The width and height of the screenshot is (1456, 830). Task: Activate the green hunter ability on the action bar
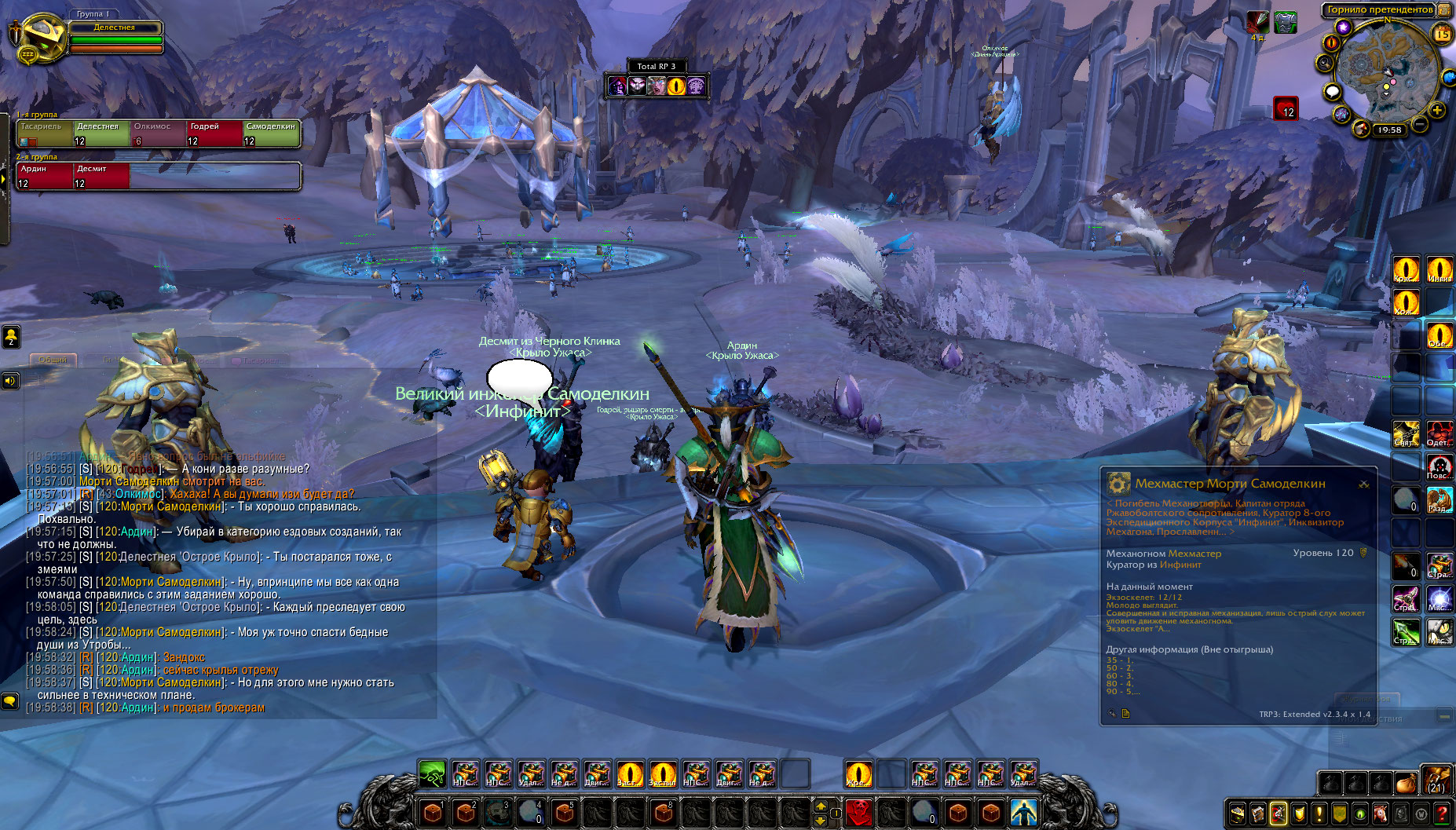pos(432,774)
